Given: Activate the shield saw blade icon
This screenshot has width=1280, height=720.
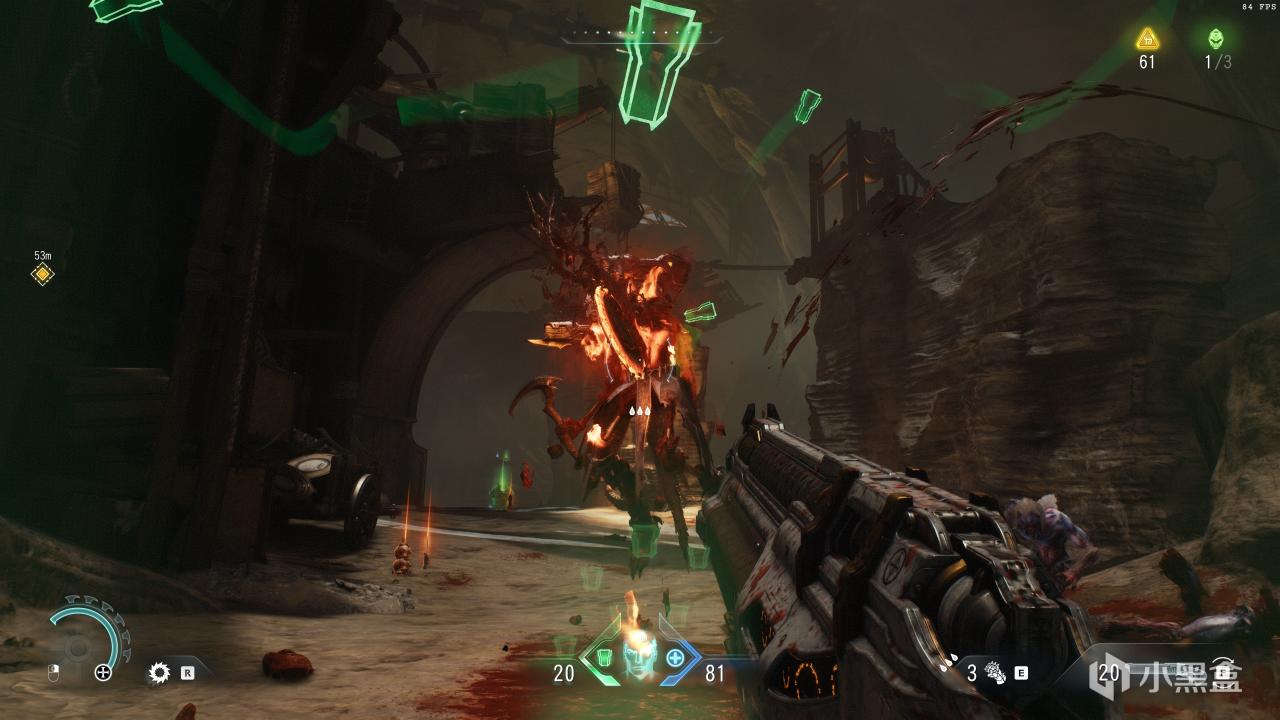Looking at the screenshot, I should coord(158,673).
